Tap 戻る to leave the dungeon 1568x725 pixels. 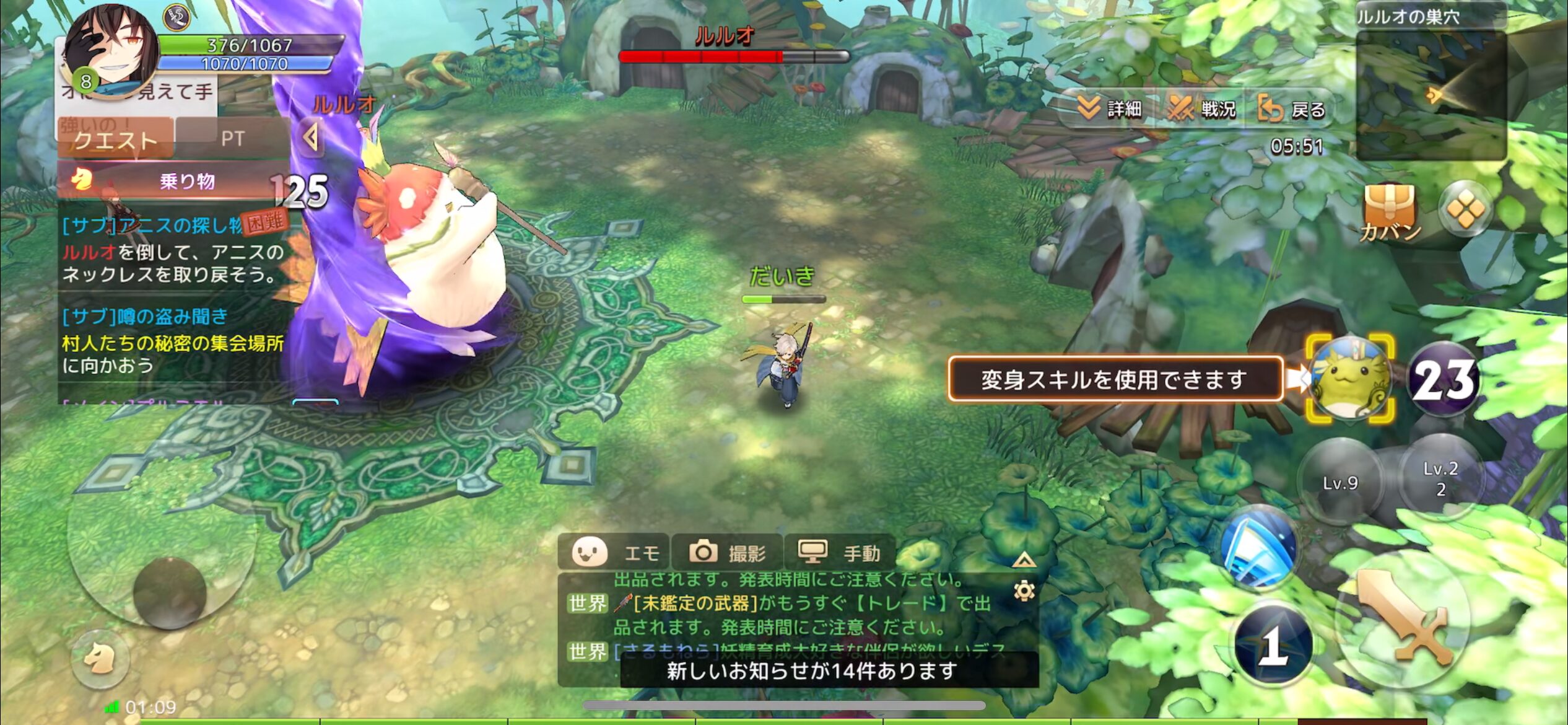coord(1292,110)
